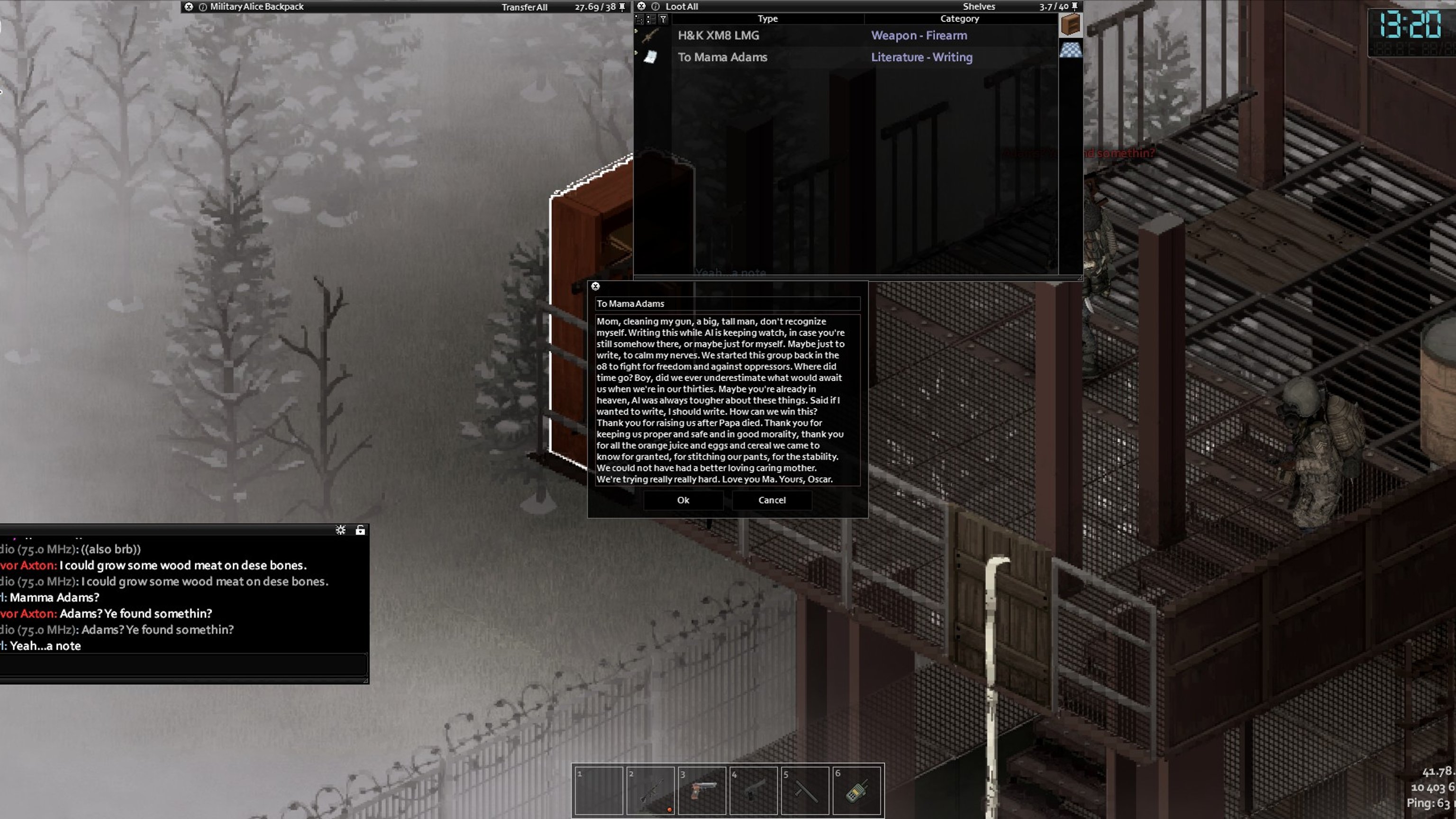Image resolution: width=1456 pixels, height=819 pixels.
Task: Toggle the chat window lock
Action: (360, 530)
